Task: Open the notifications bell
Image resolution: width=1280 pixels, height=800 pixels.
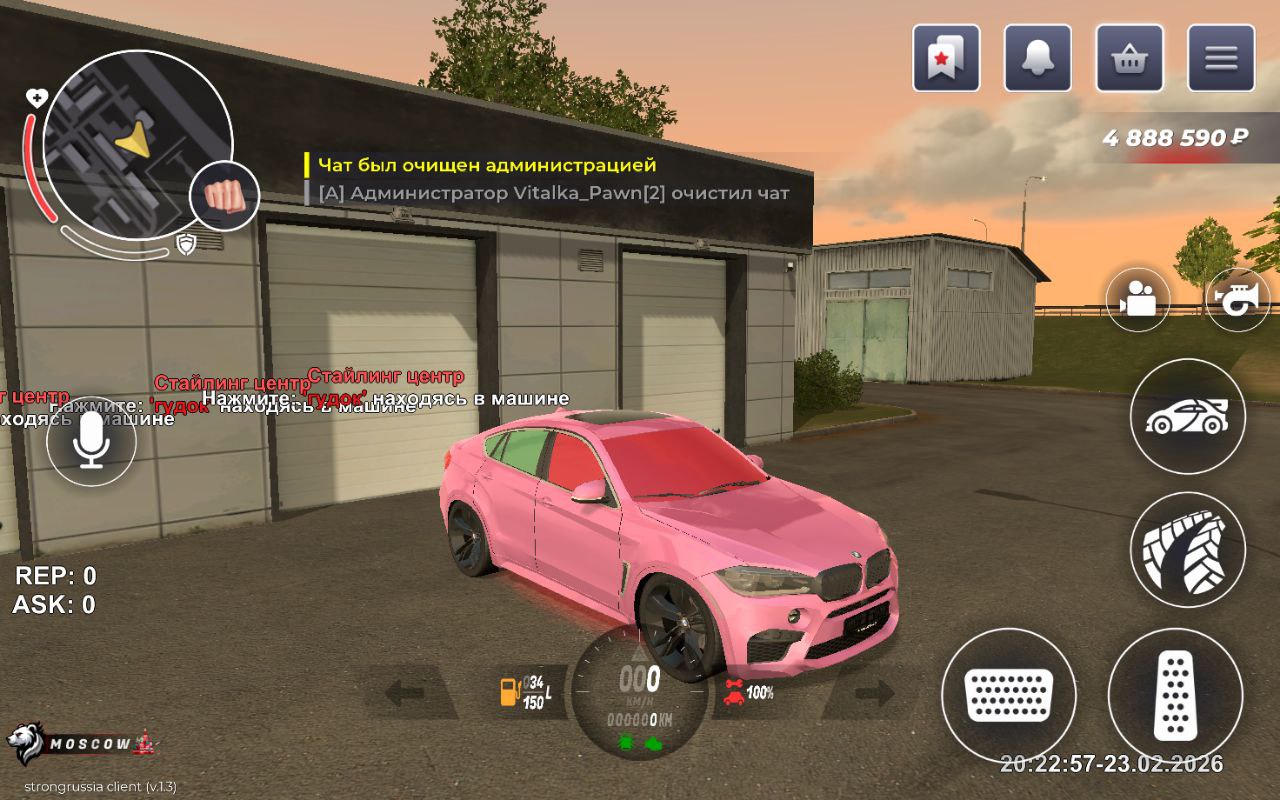Action: (1038, 58)
